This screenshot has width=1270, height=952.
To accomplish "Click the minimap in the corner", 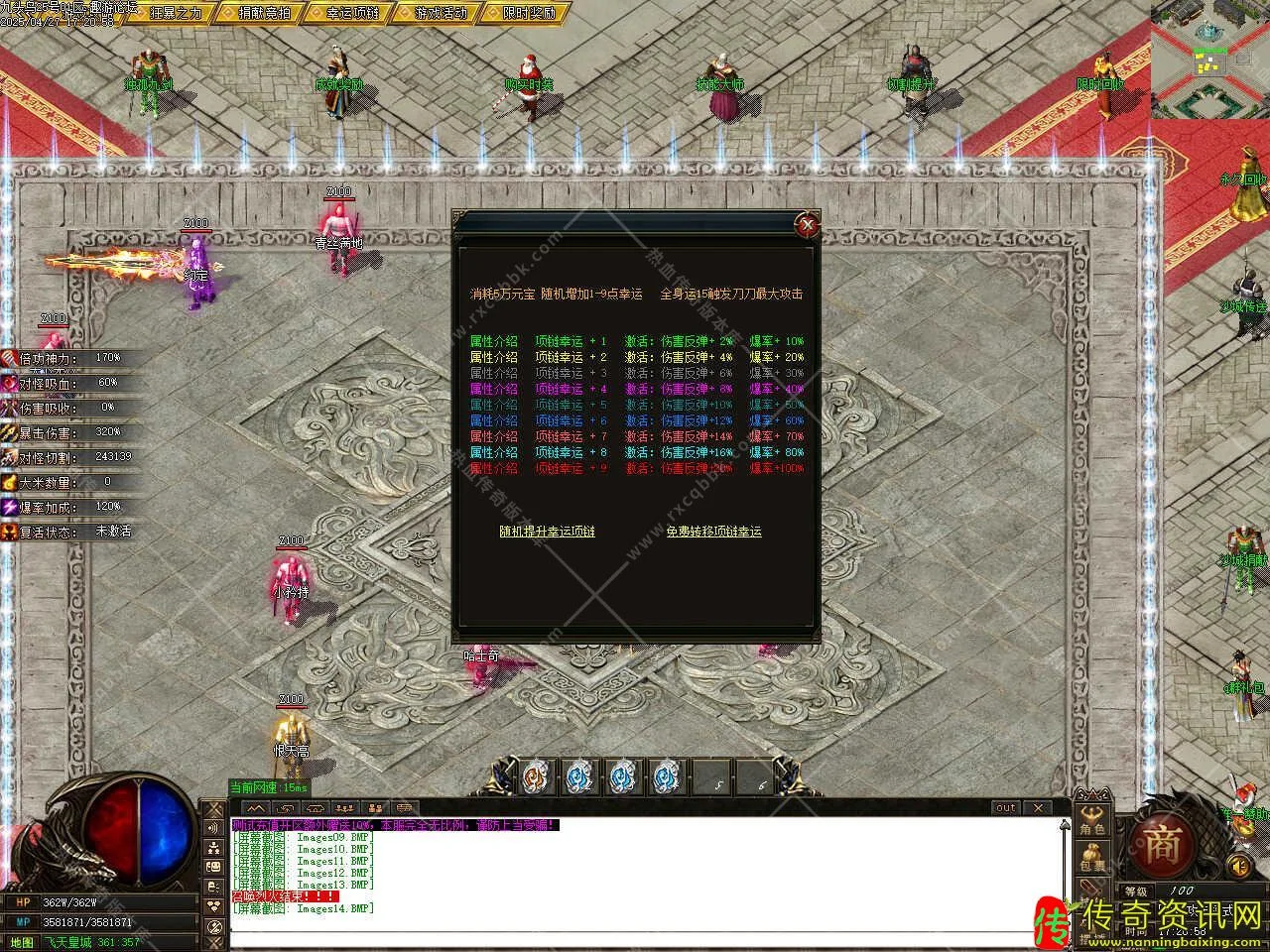I will click(x=1210, y=59).
